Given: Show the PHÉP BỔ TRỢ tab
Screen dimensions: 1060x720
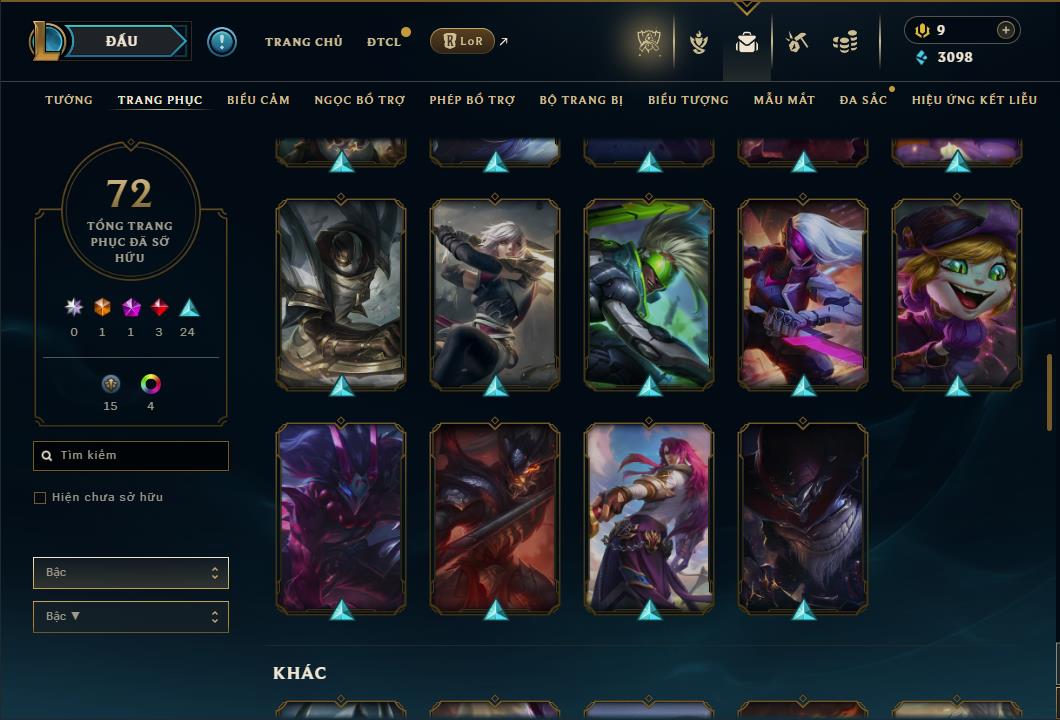Looking at the screenshot, I should tap(472, 100).
